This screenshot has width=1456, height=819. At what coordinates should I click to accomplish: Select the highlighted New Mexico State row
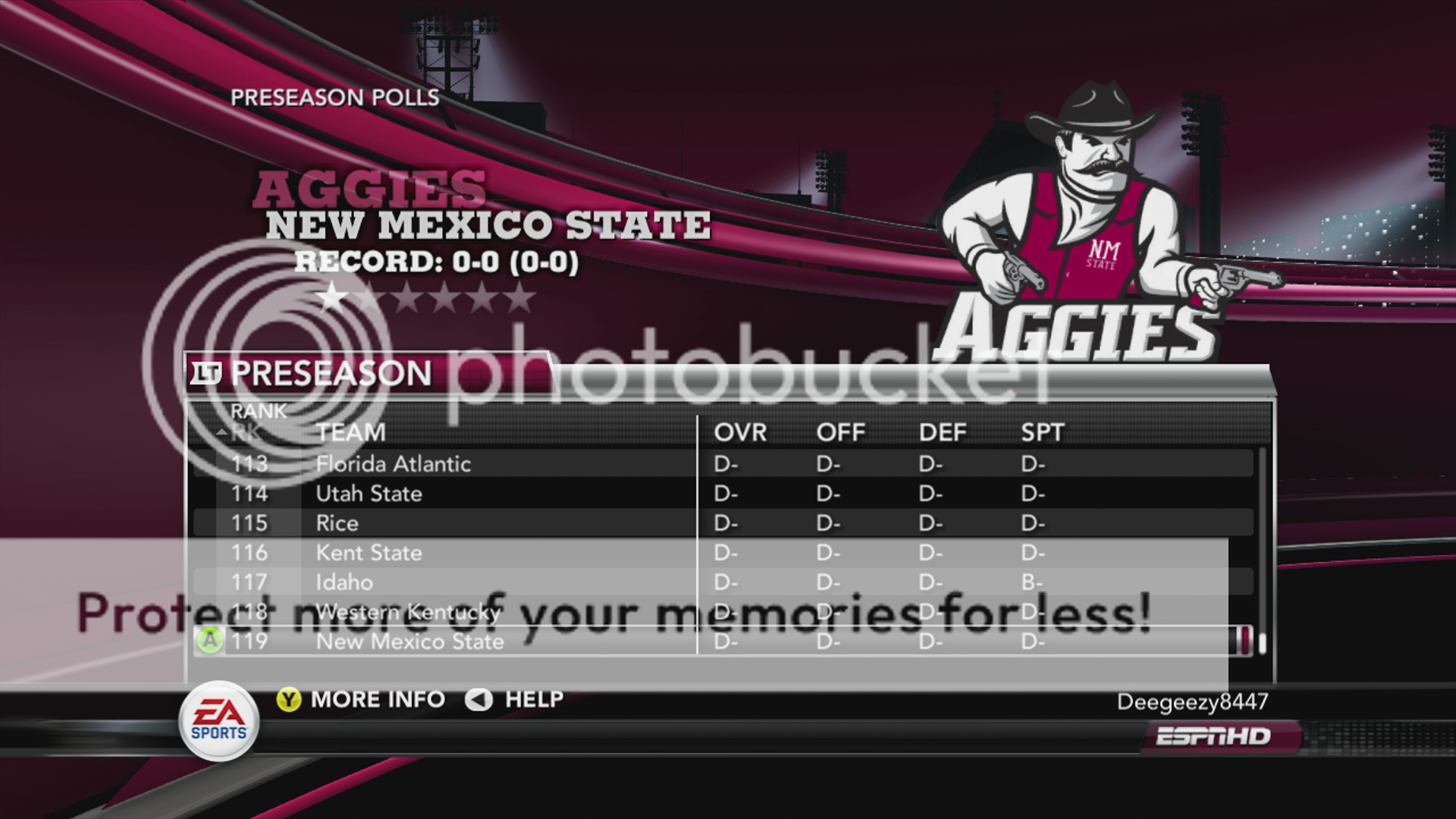[409, 642]
